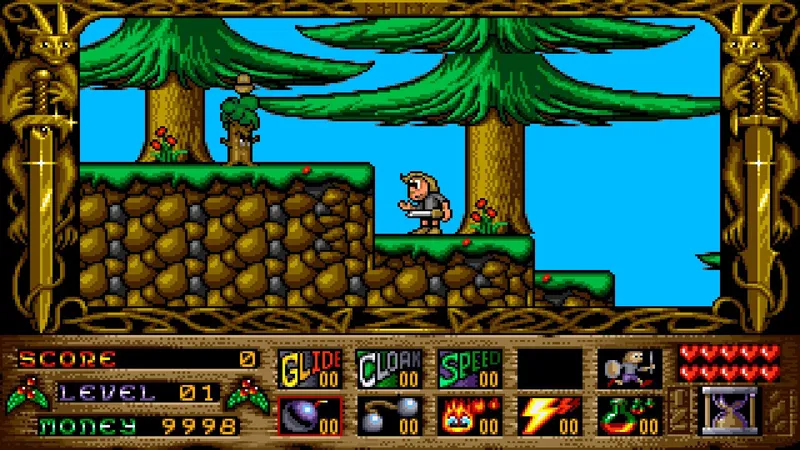The image size is (800, 450).
Task: Activate the lightning bolt weapon slot
Action: coord(549,415)
